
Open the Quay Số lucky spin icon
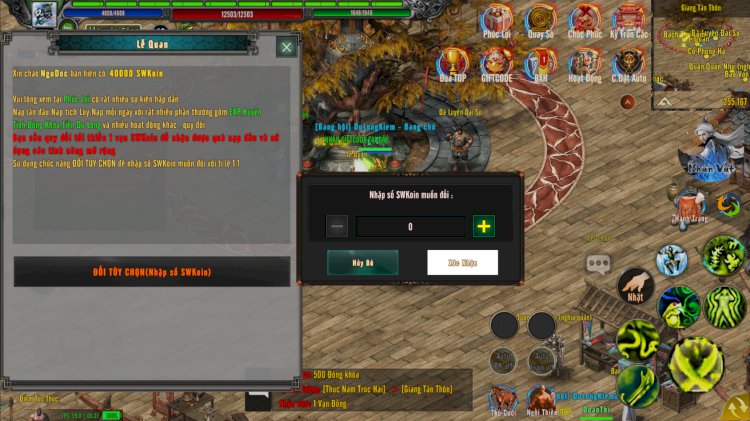[x=540, y=20]
